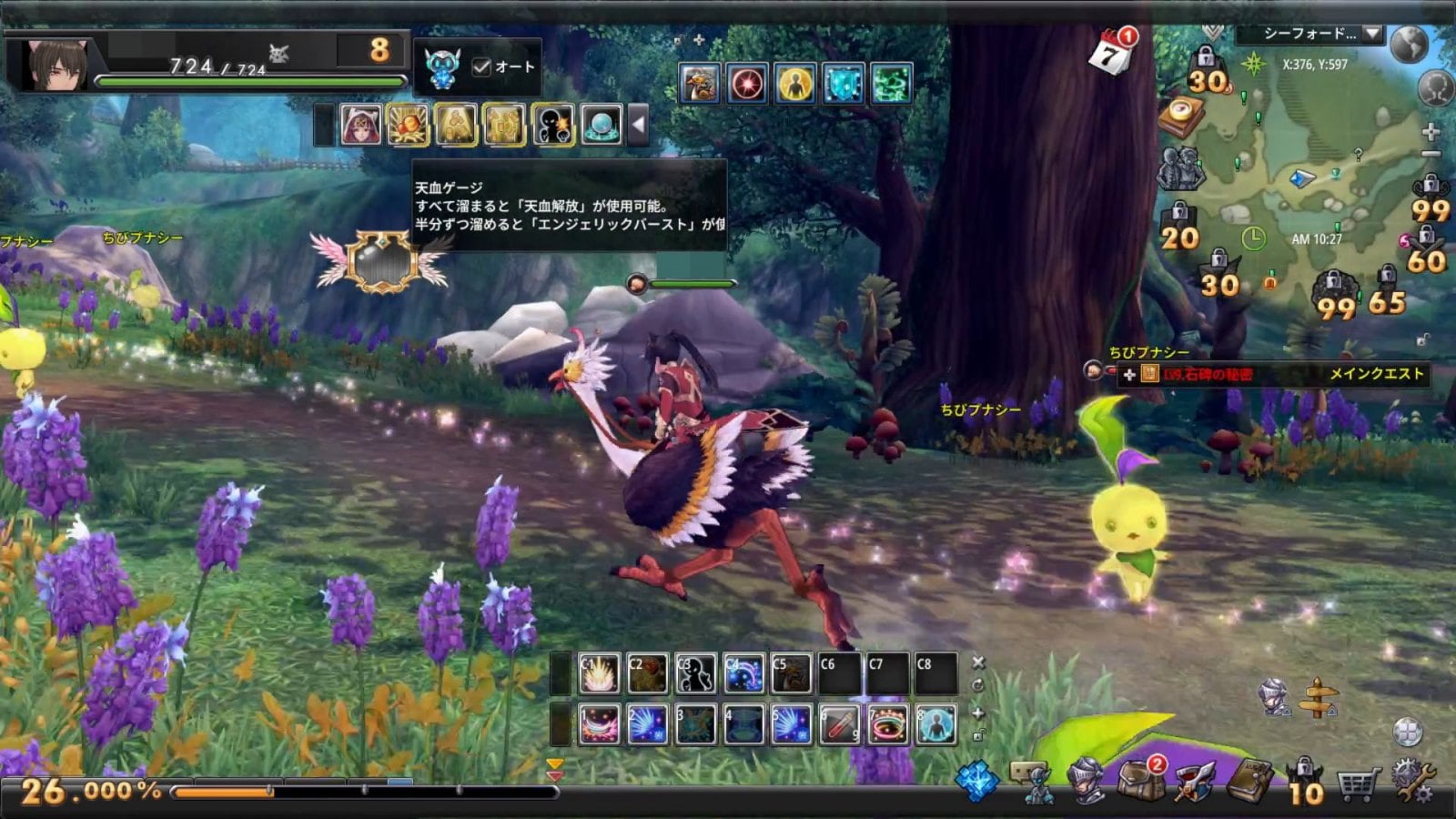Zoom out the minimap with minus
1456x819 pixels.
click(x=1431, y=156)
